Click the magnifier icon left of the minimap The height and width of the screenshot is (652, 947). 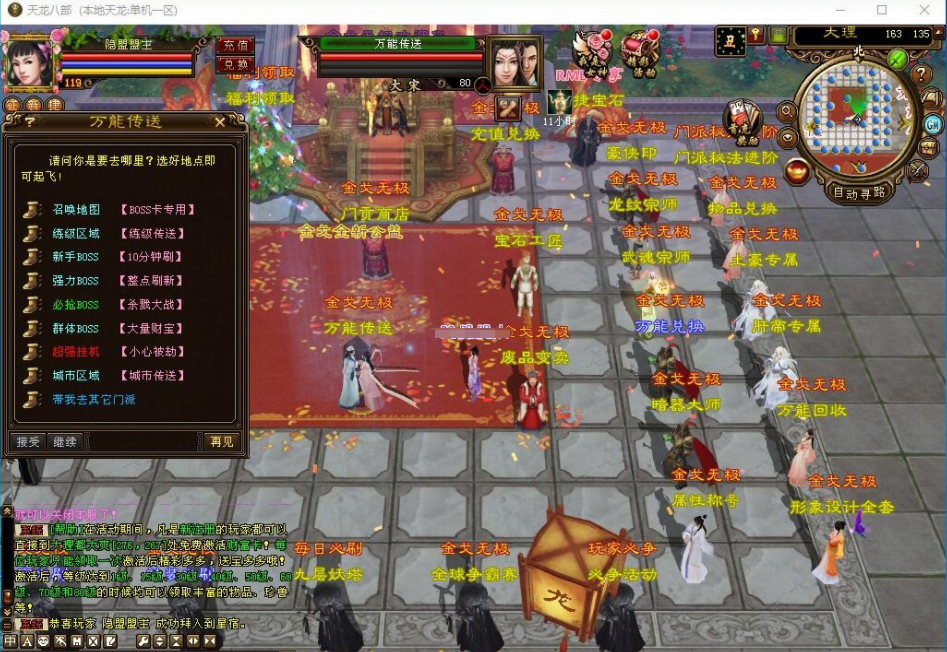[789, 112]
